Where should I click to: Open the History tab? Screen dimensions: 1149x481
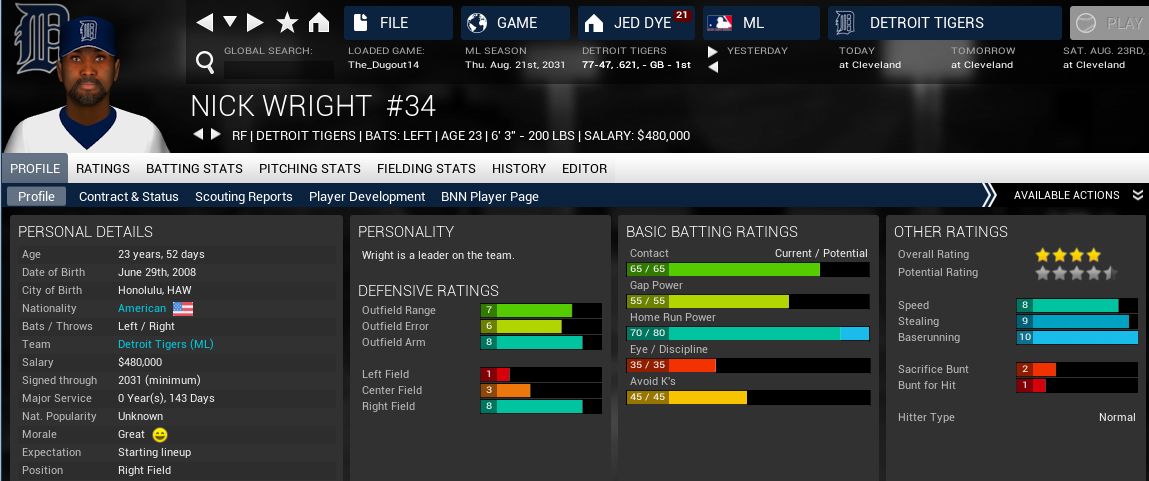519,168
